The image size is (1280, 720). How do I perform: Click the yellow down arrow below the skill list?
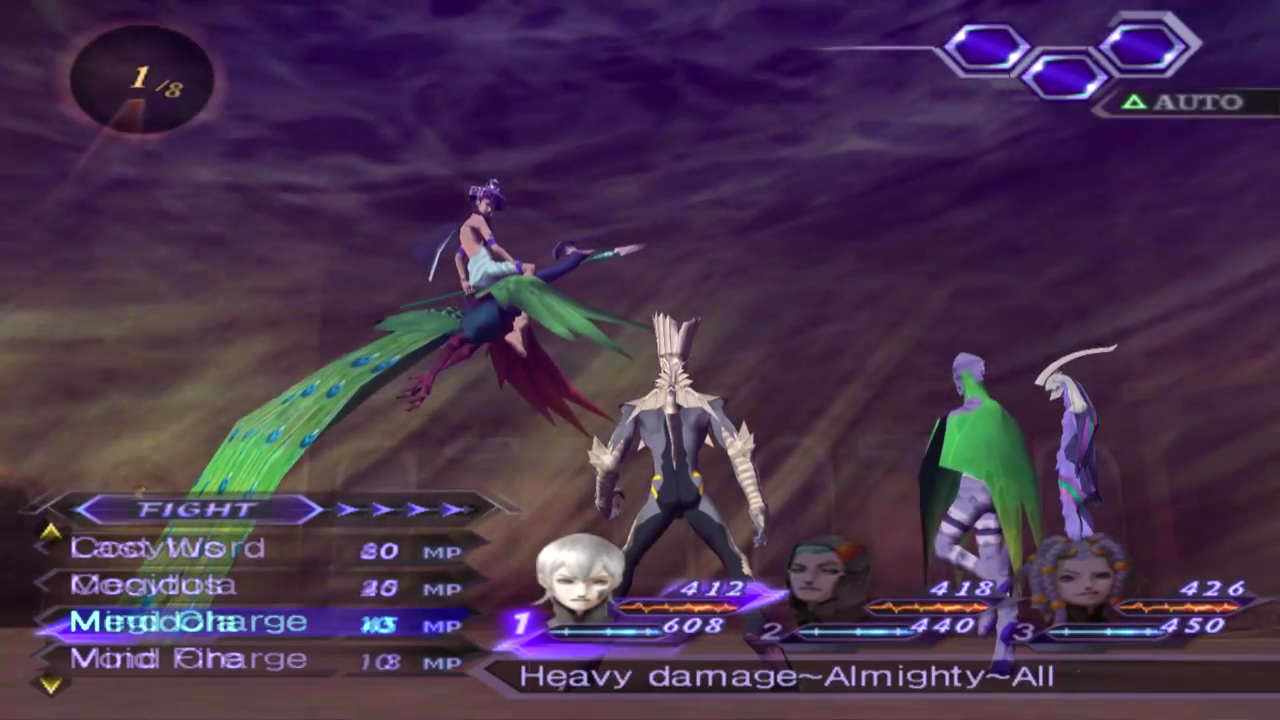50,685
